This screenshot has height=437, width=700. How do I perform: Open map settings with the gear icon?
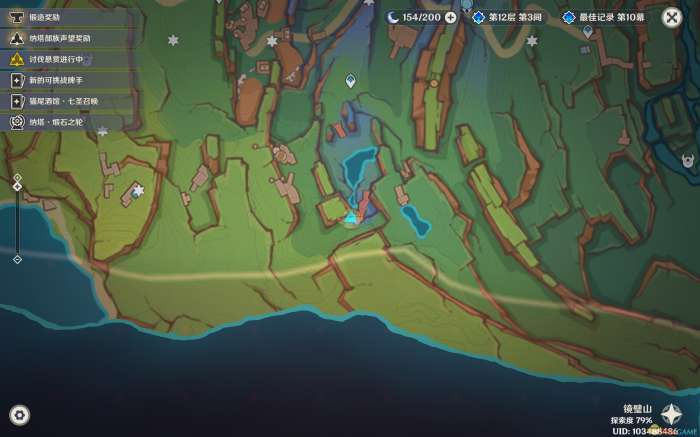coord(19,415)
